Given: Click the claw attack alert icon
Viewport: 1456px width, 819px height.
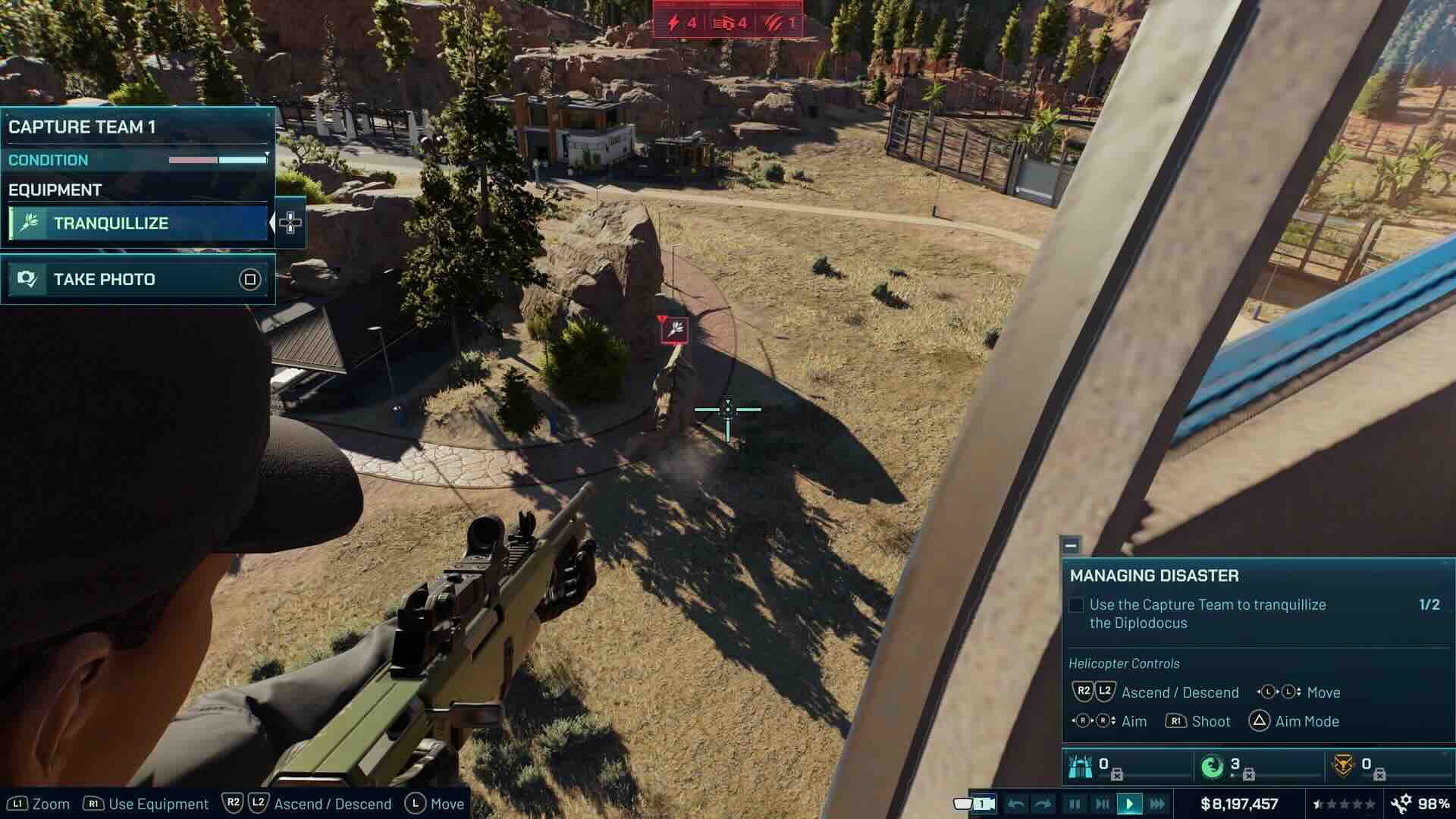Looking at the screenshot, I should tap(770, 23).
